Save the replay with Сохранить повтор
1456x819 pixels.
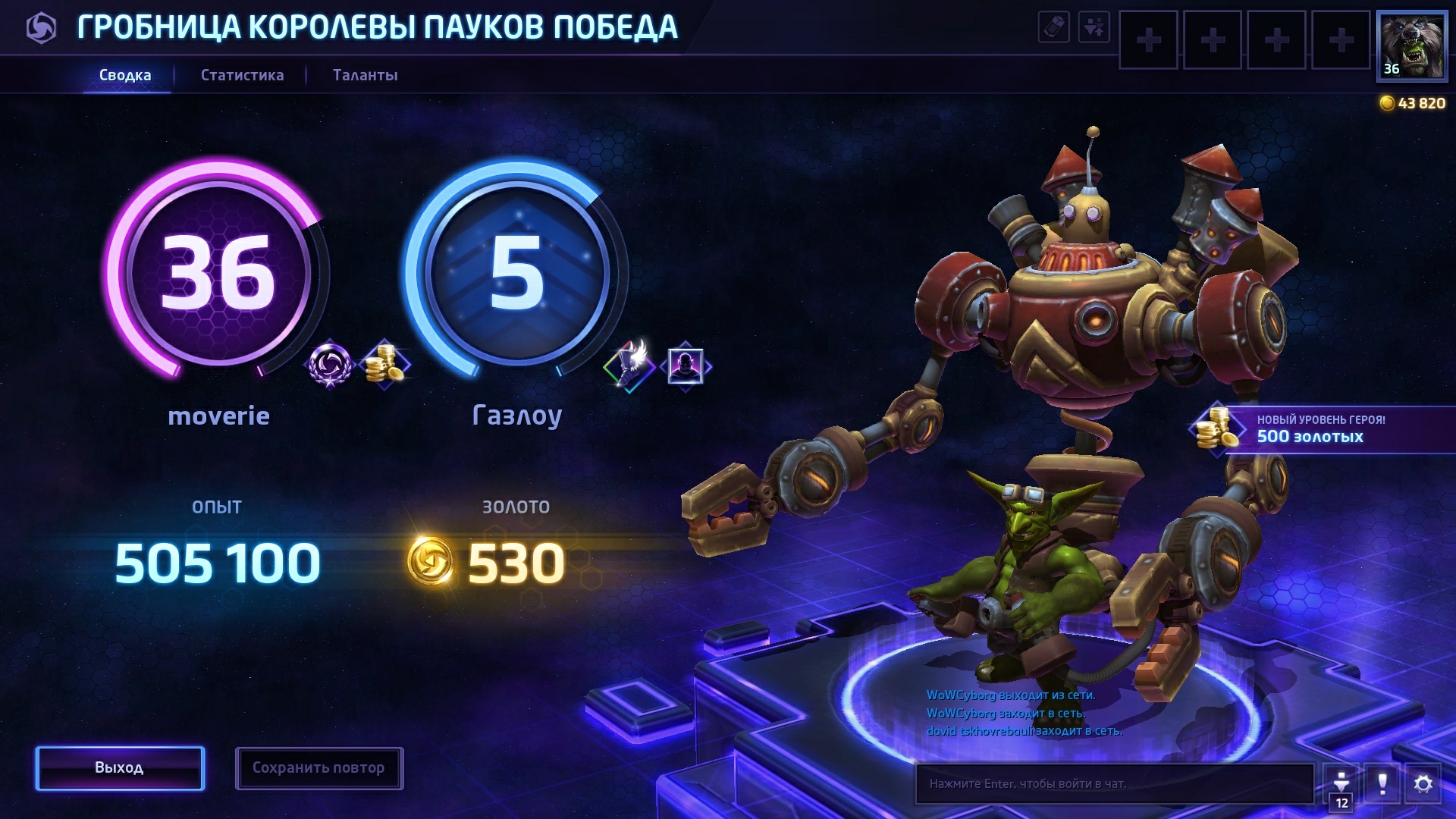point(318,768)
